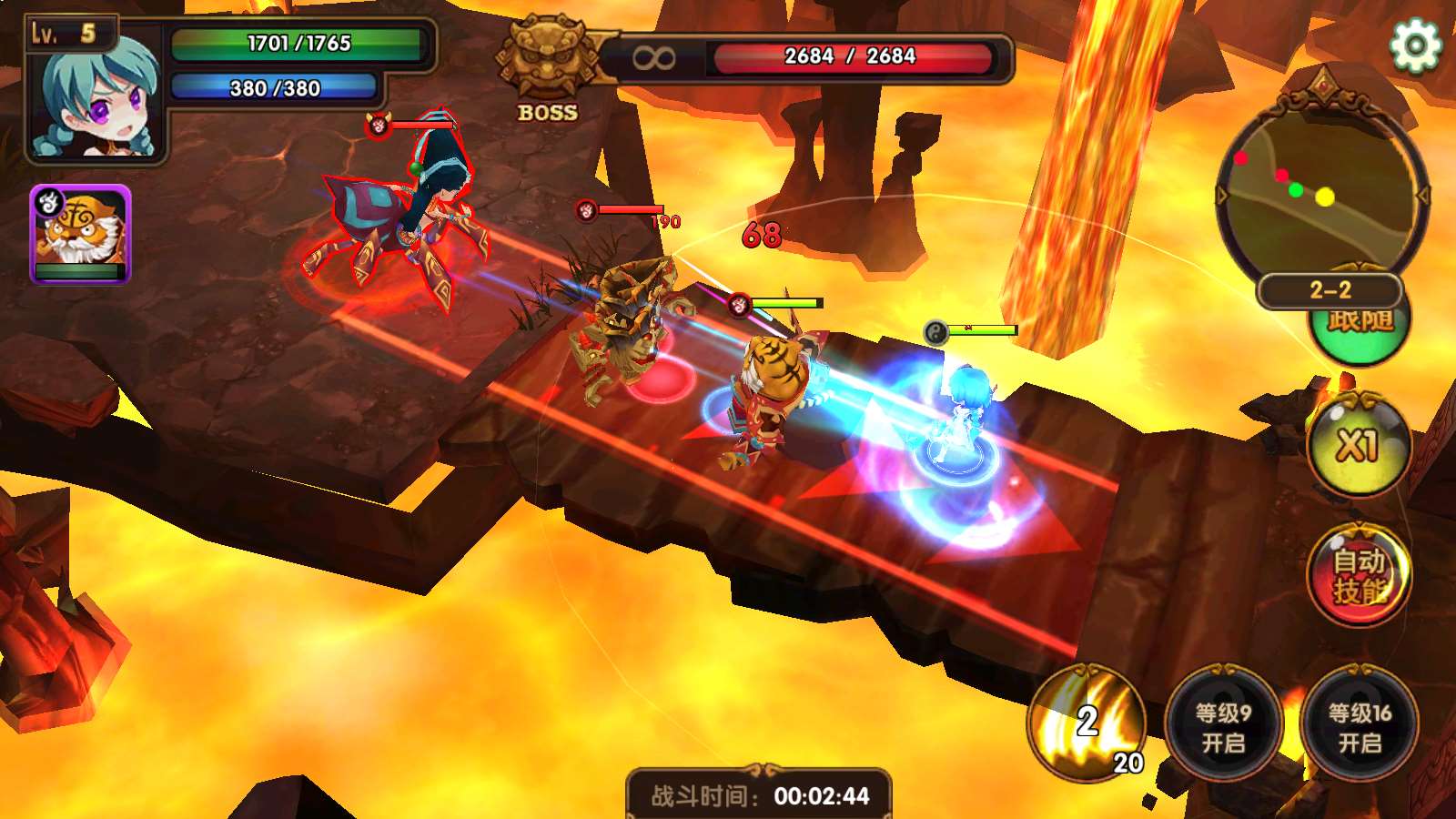Toggle the red auto-skill button
1456x819 pixels.
coord(1359,575)
